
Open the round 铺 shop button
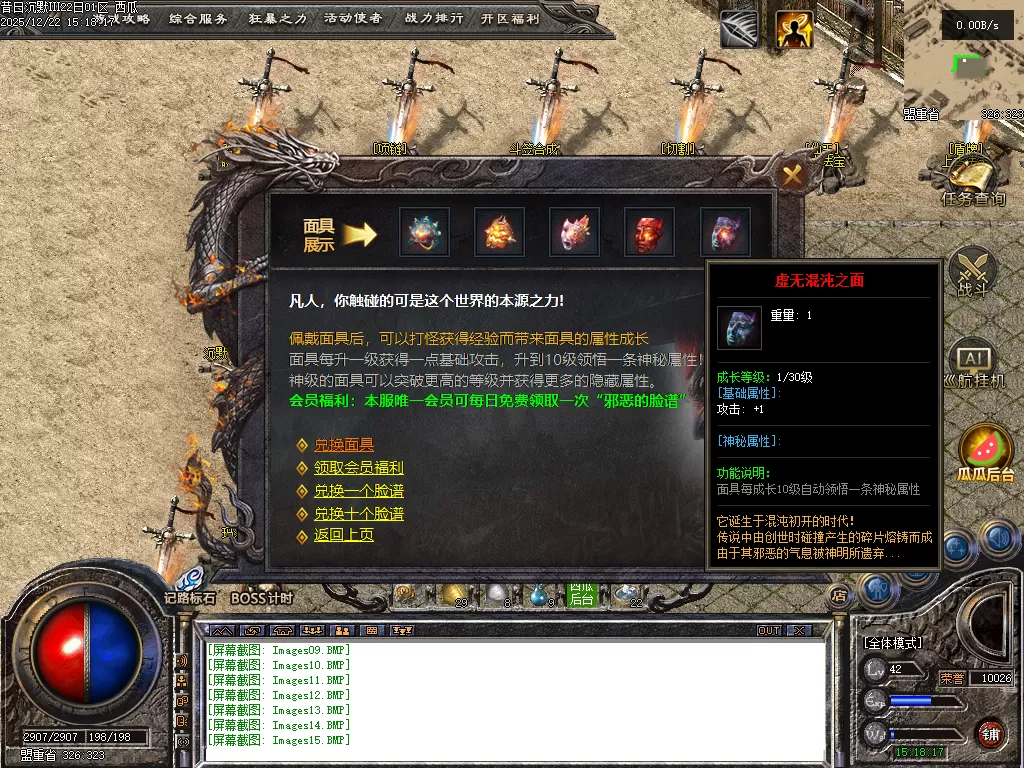pos(990,734)
